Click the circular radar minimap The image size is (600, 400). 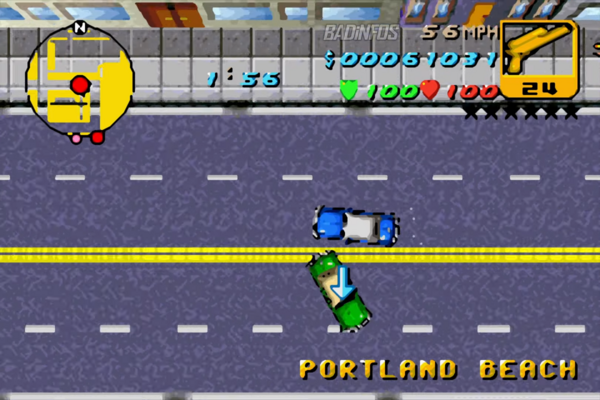[x=80, y=81]
